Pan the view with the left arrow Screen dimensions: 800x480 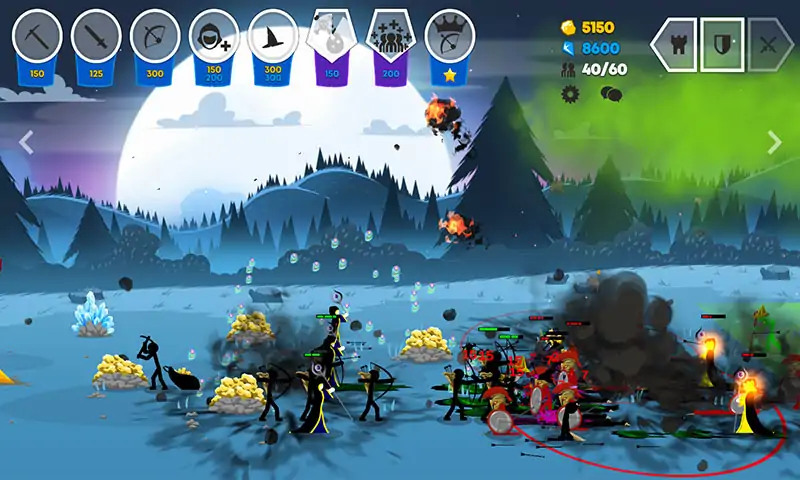(26, 142)
